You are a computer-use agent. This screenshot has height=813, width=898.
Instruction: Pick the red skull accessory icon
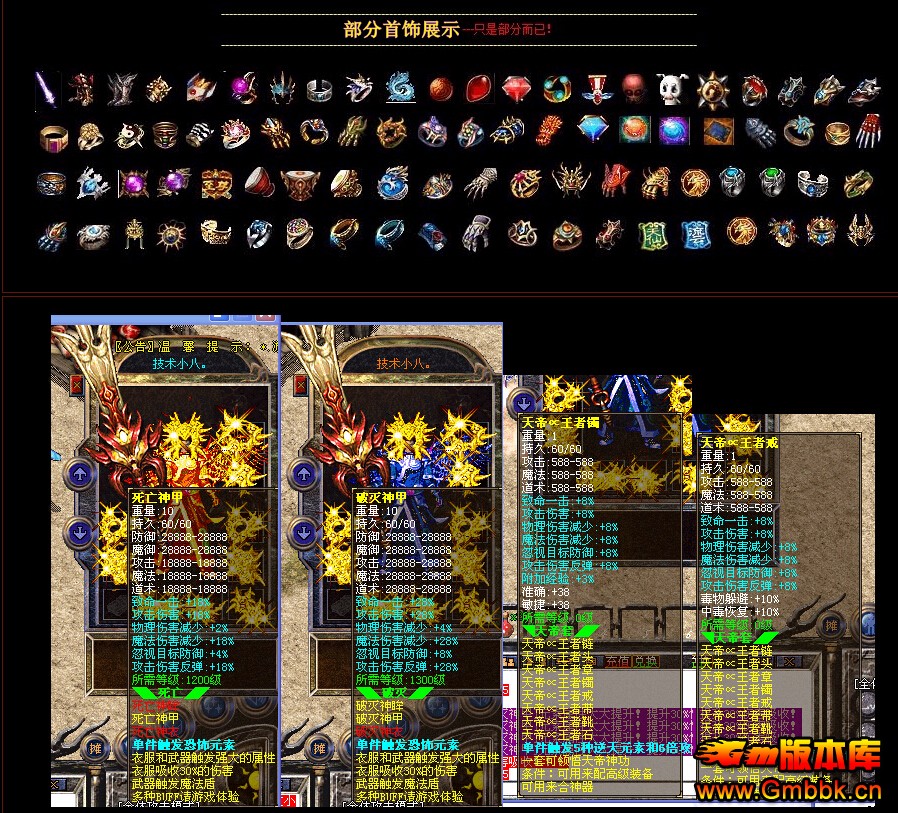[634, 89]
